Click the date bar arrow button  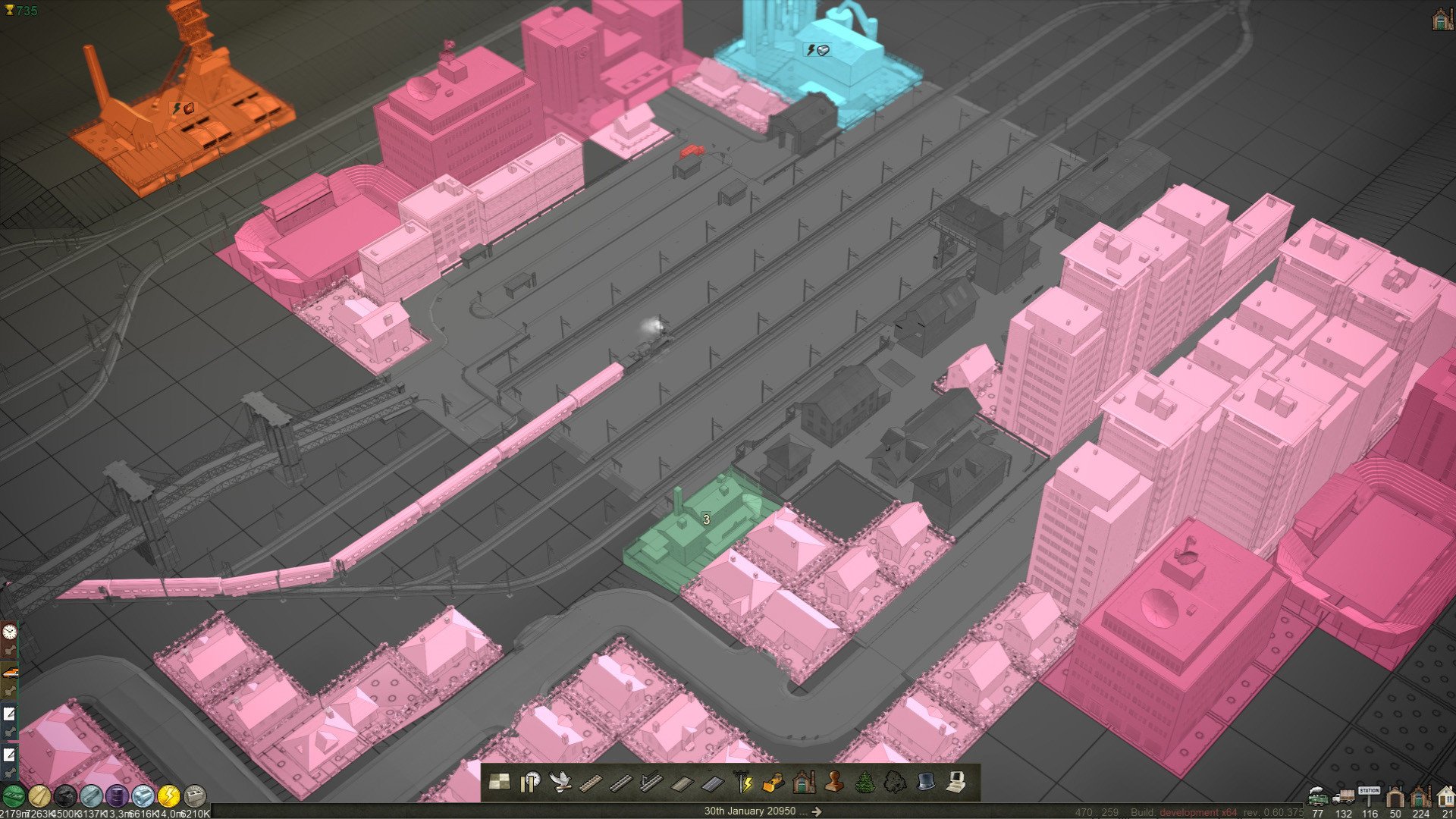pos(816,811)
